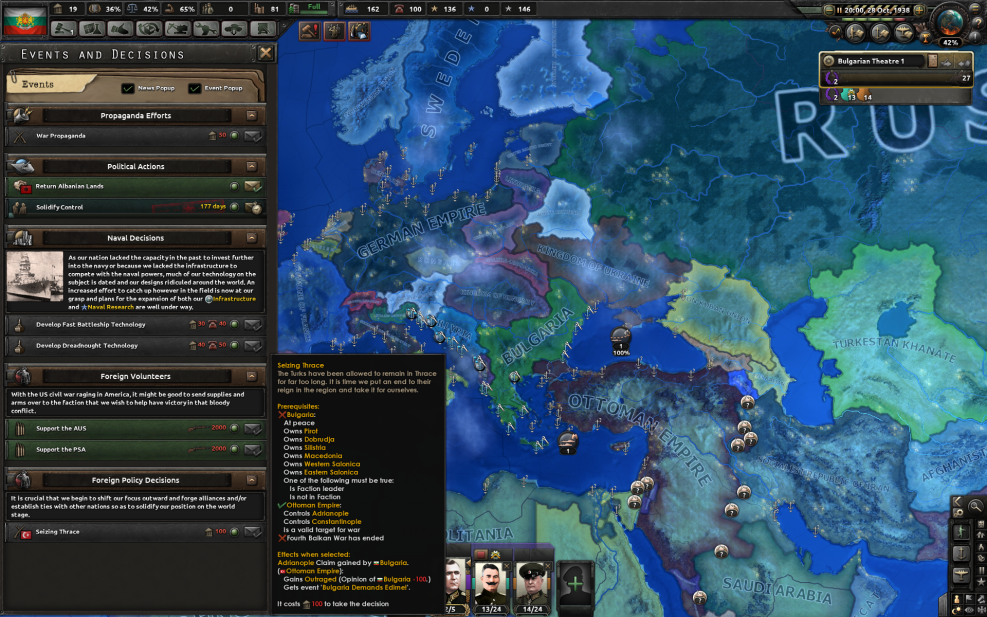Collapse the Political Actions category

(251, 166)
